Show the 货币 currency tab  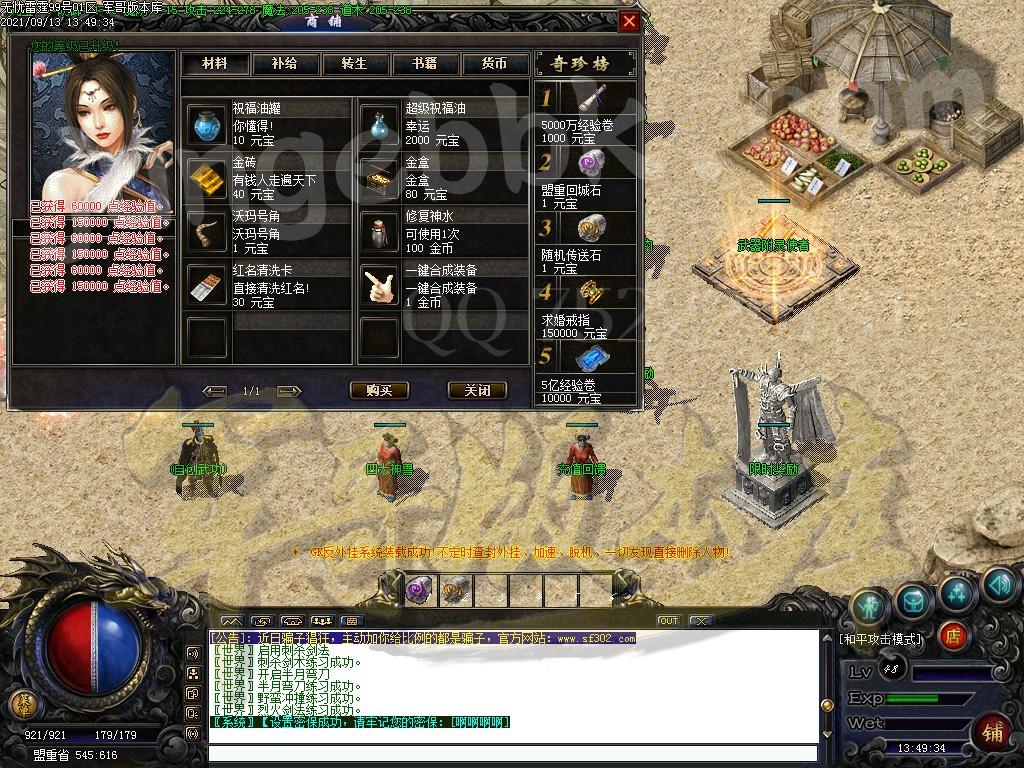494,63
